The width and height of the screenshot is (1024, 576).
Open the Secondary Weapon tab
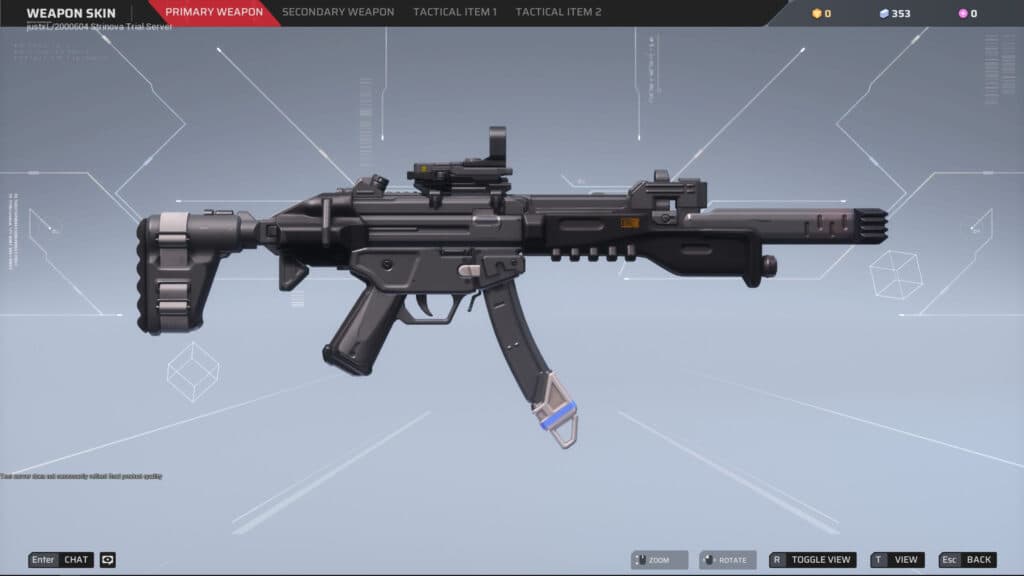[x=338, y=12]
